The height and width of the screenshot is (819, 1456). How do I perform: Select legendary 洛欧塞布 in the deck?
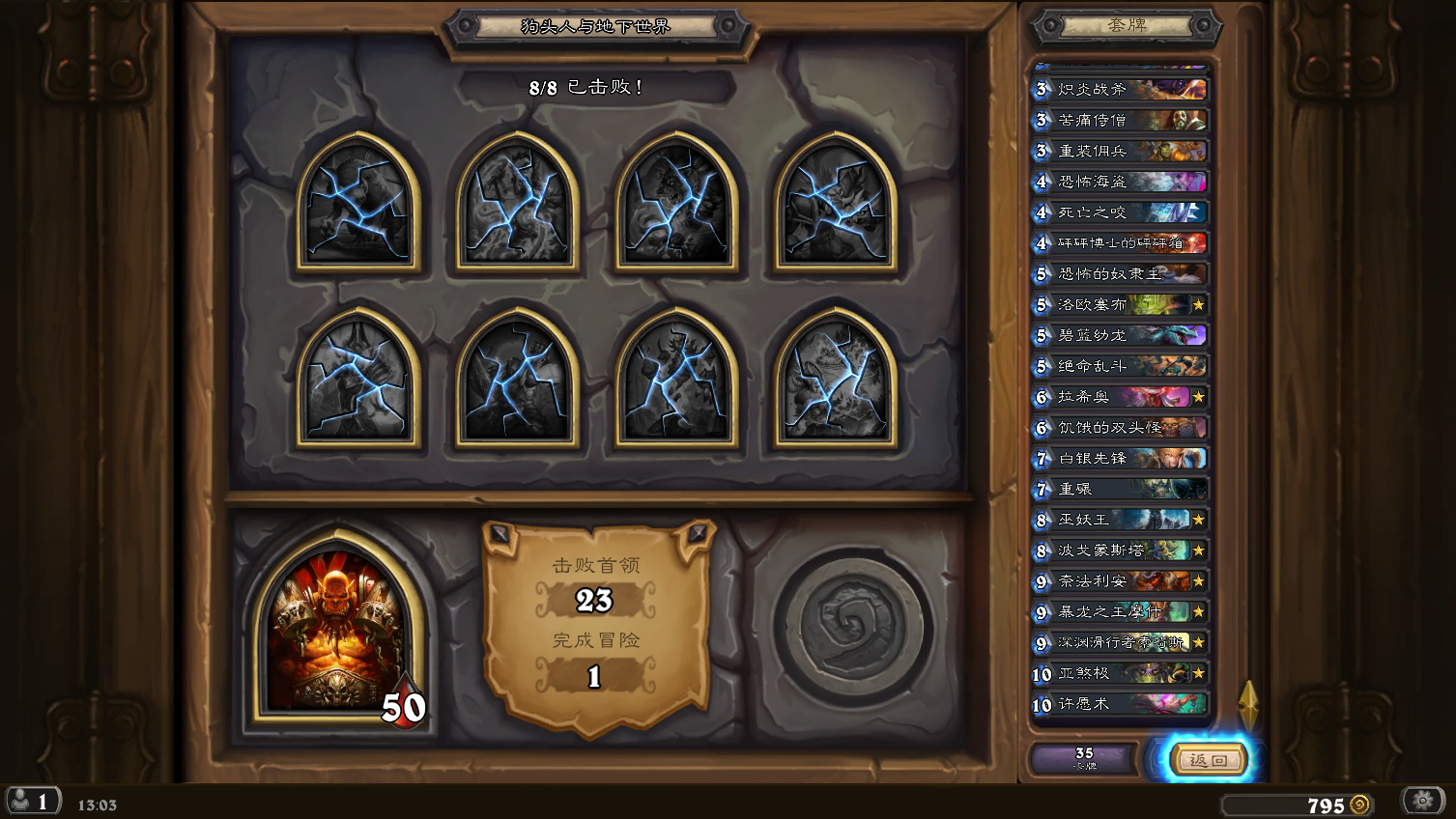[x=1121, y=305]
